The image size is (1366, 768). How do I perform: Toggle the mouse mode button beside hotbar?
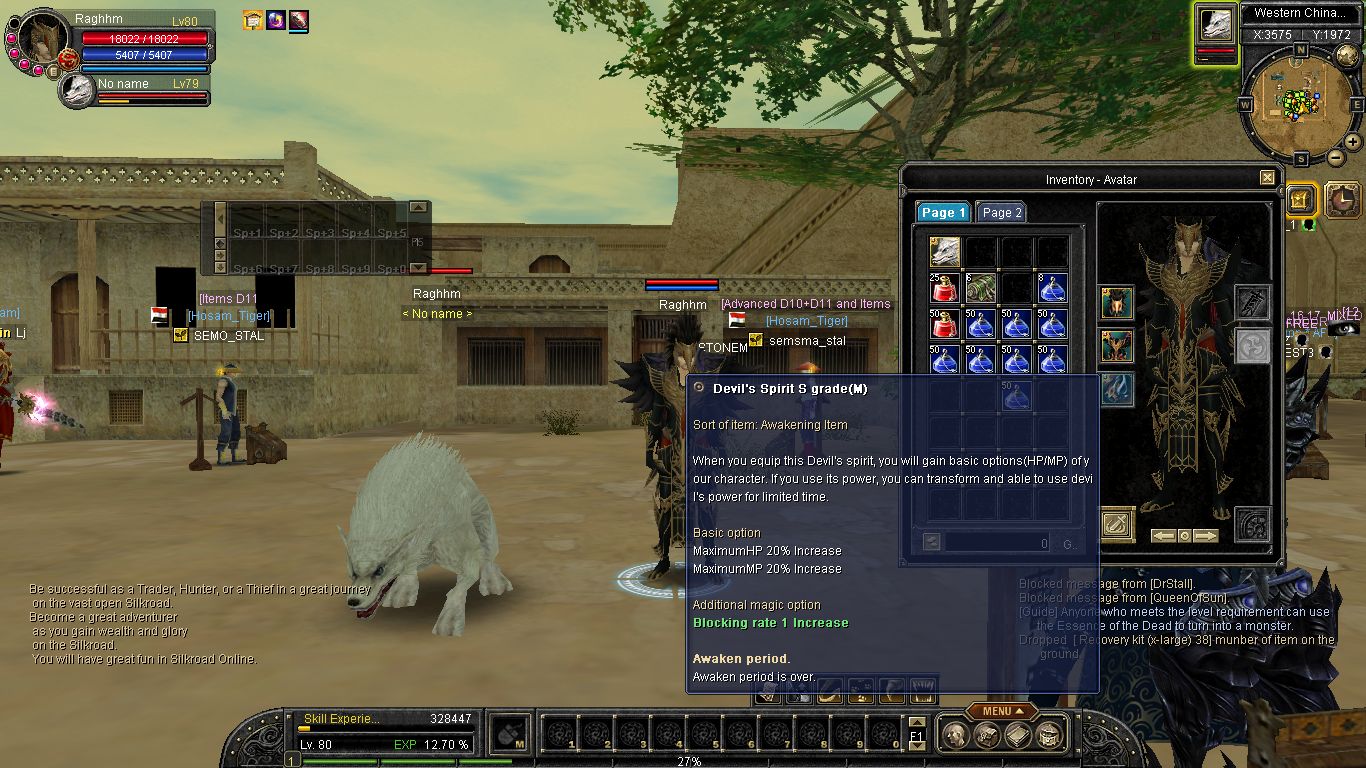pyautogui.click(x=511, y=735)
